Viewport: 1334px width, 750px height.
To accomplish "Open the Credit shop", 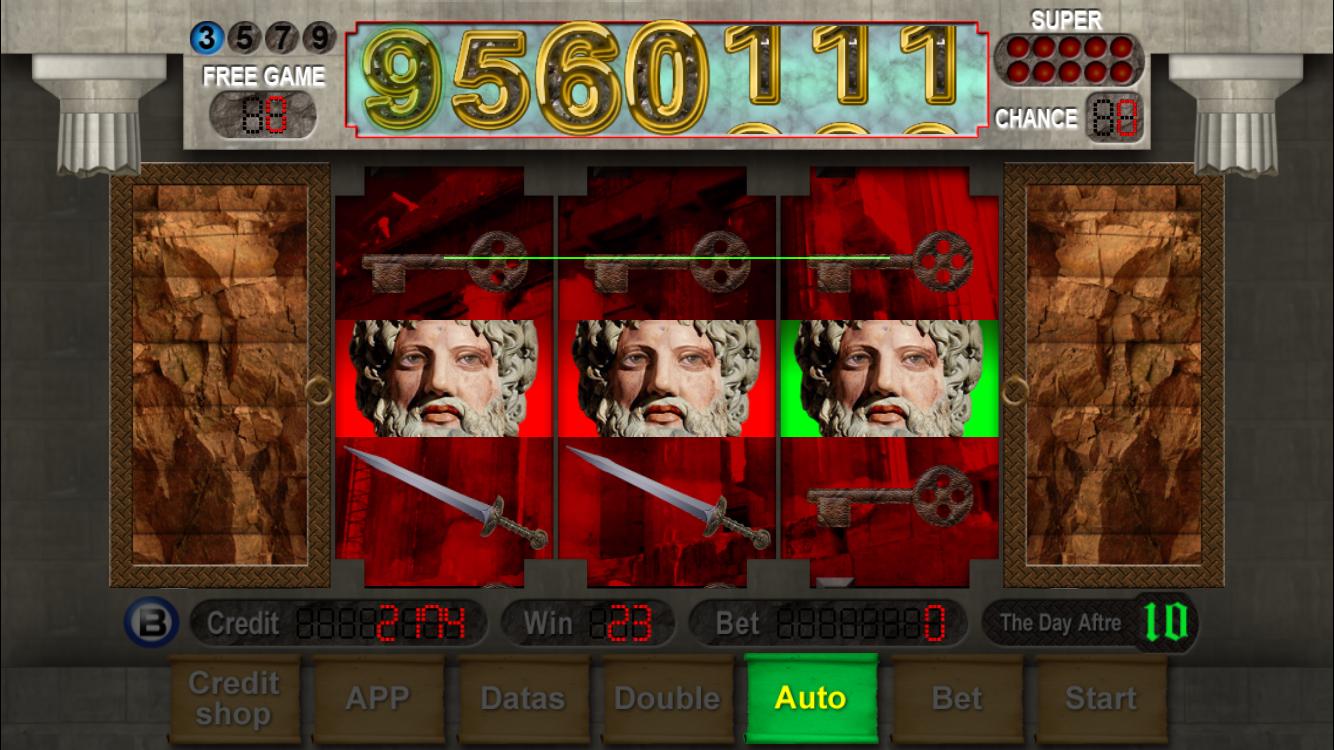I will click(234, 697).
